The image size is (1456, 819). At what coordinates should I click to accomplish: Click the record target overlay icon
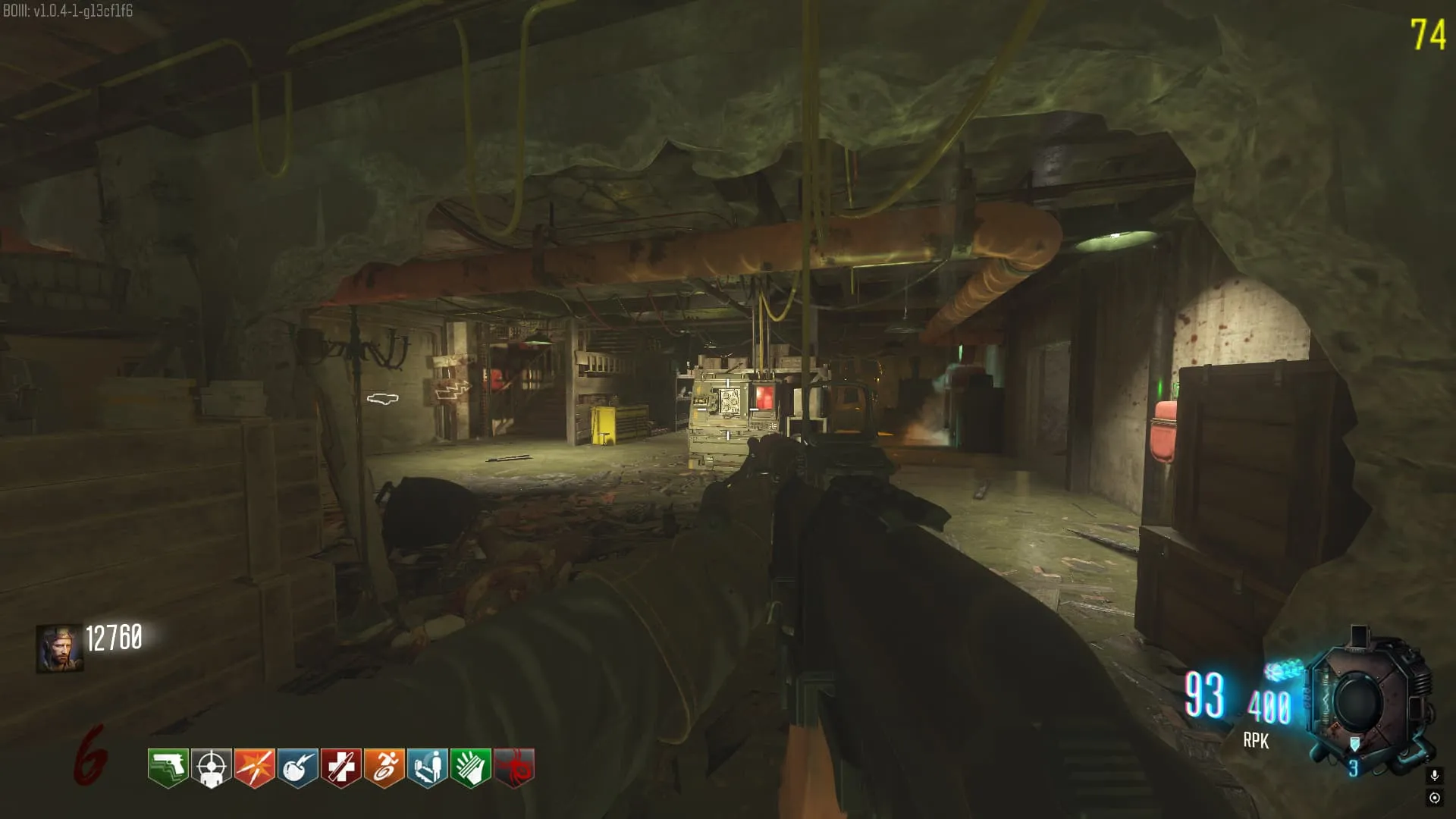pos(1434,797)
